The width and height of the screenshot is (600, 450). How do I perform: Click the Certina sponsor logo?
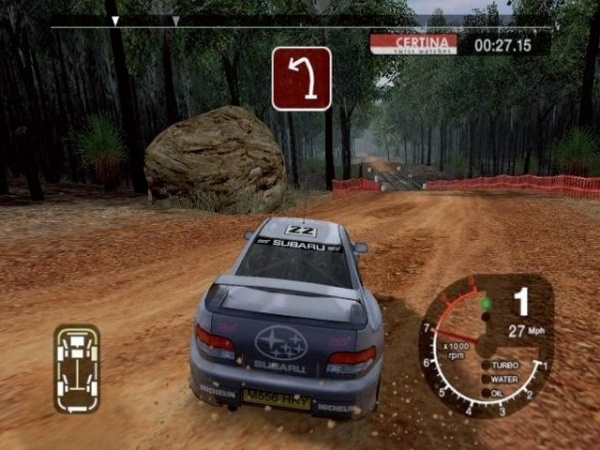[x=413, y=44]
